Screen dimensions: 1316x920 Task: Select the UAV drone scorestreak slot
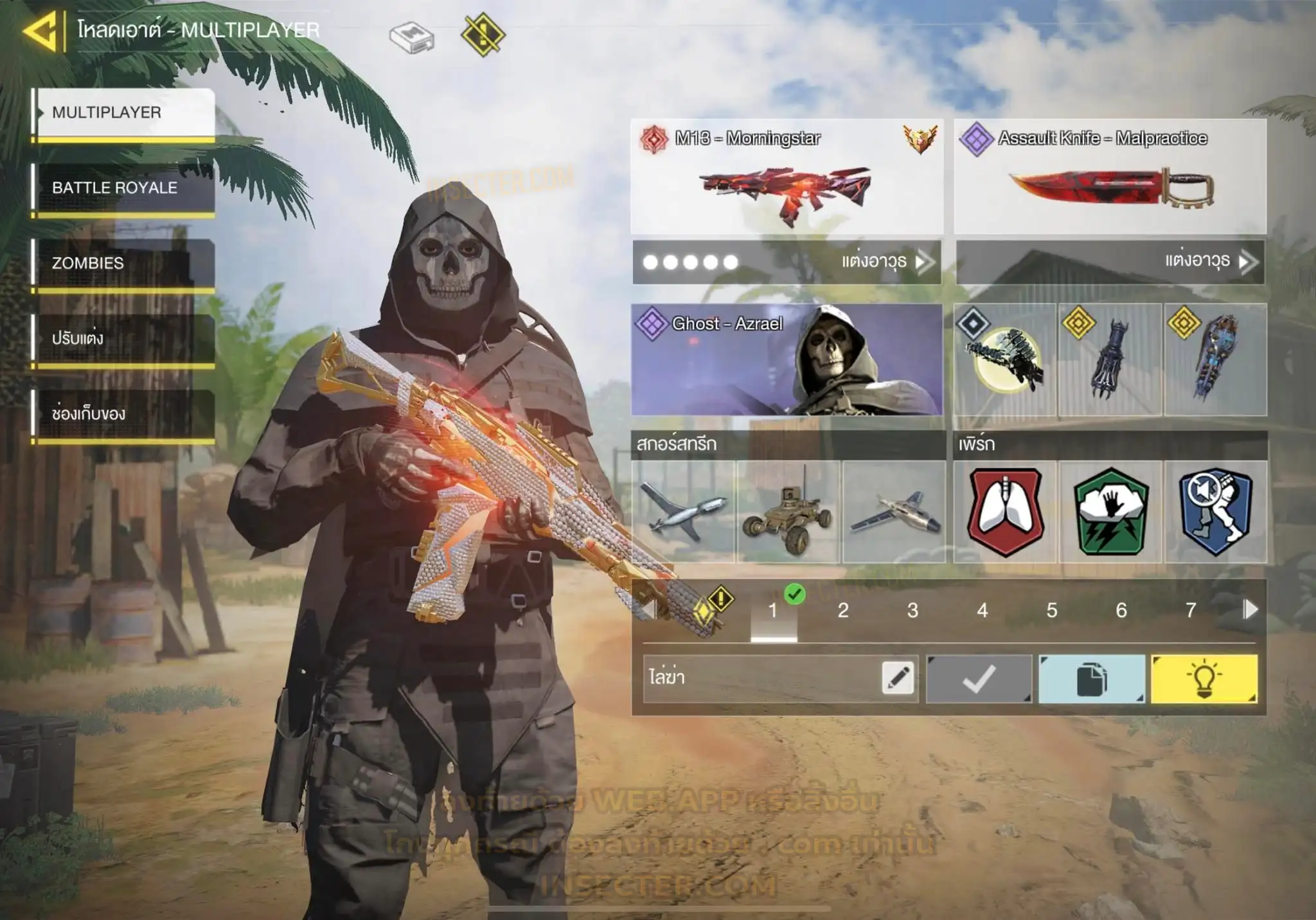coord(683,512)
